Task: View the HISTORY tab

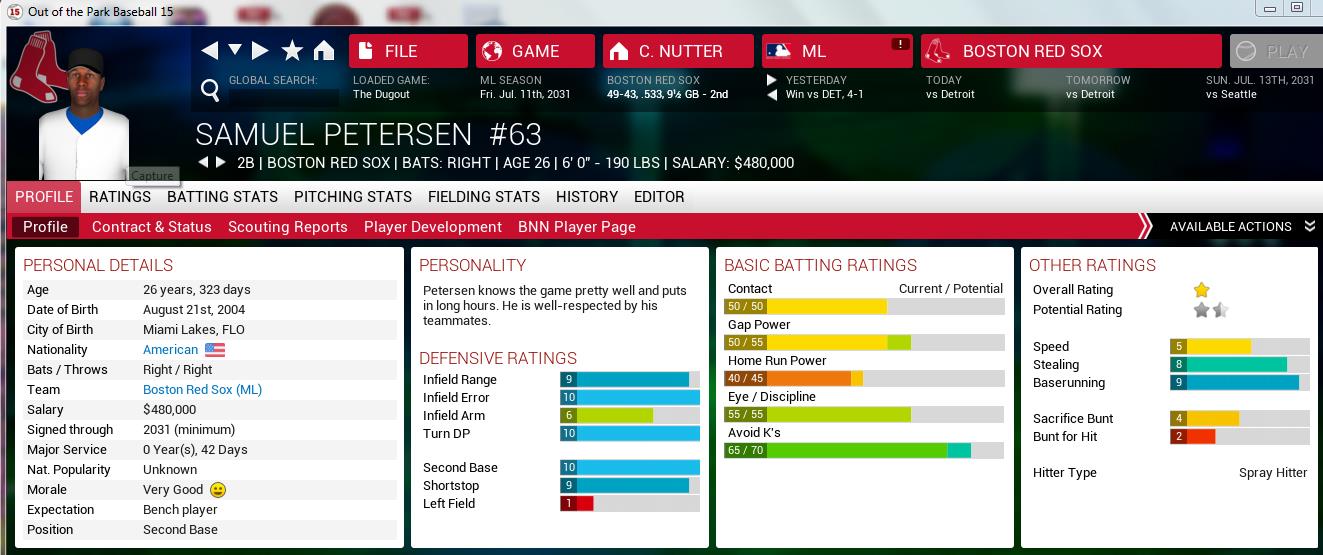Action: pos(587,197)
